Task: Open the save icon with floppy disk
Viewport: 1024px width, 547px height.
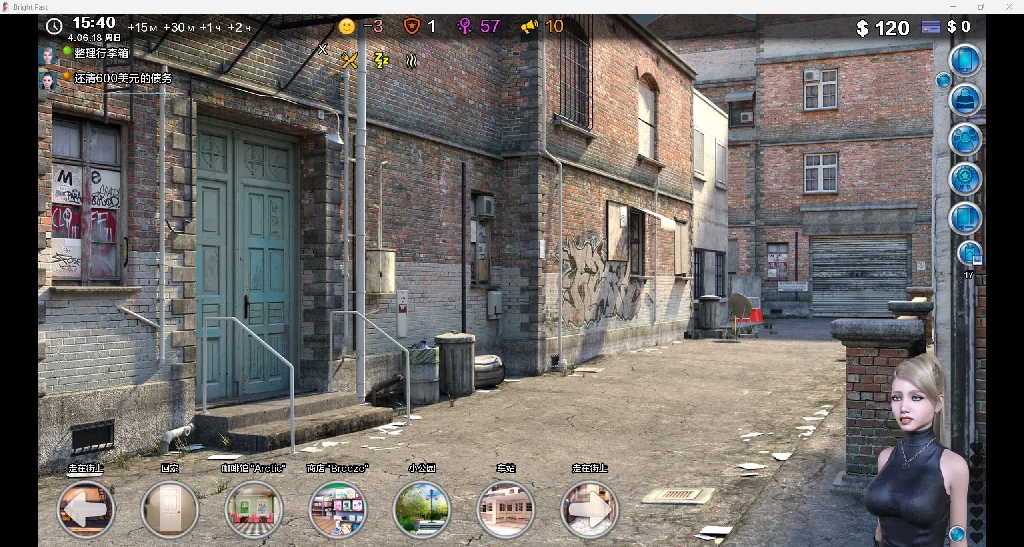Action: tap(969, 254)
